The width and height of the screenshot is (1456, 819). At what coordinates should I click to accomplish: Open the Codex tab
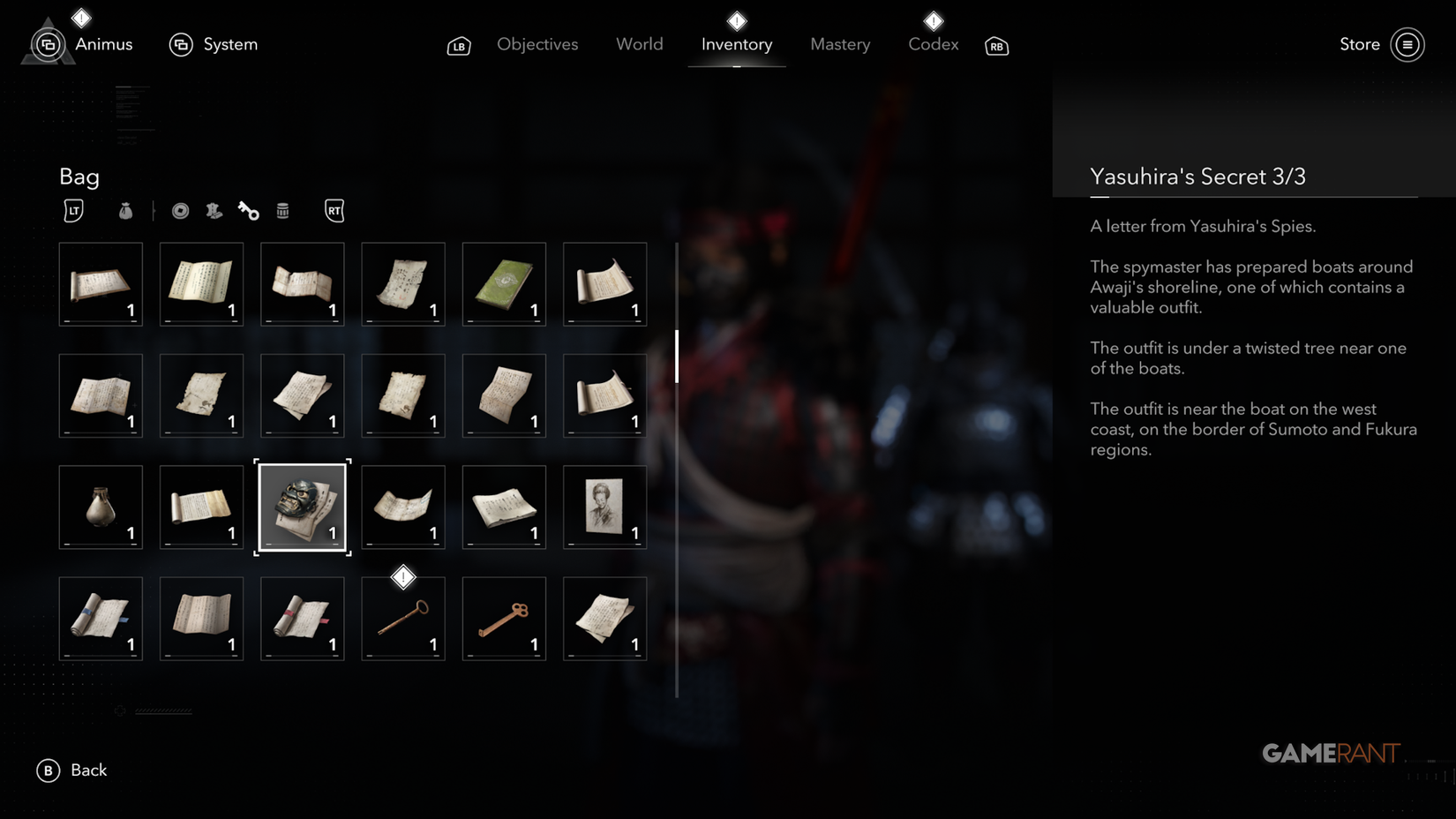933,44
